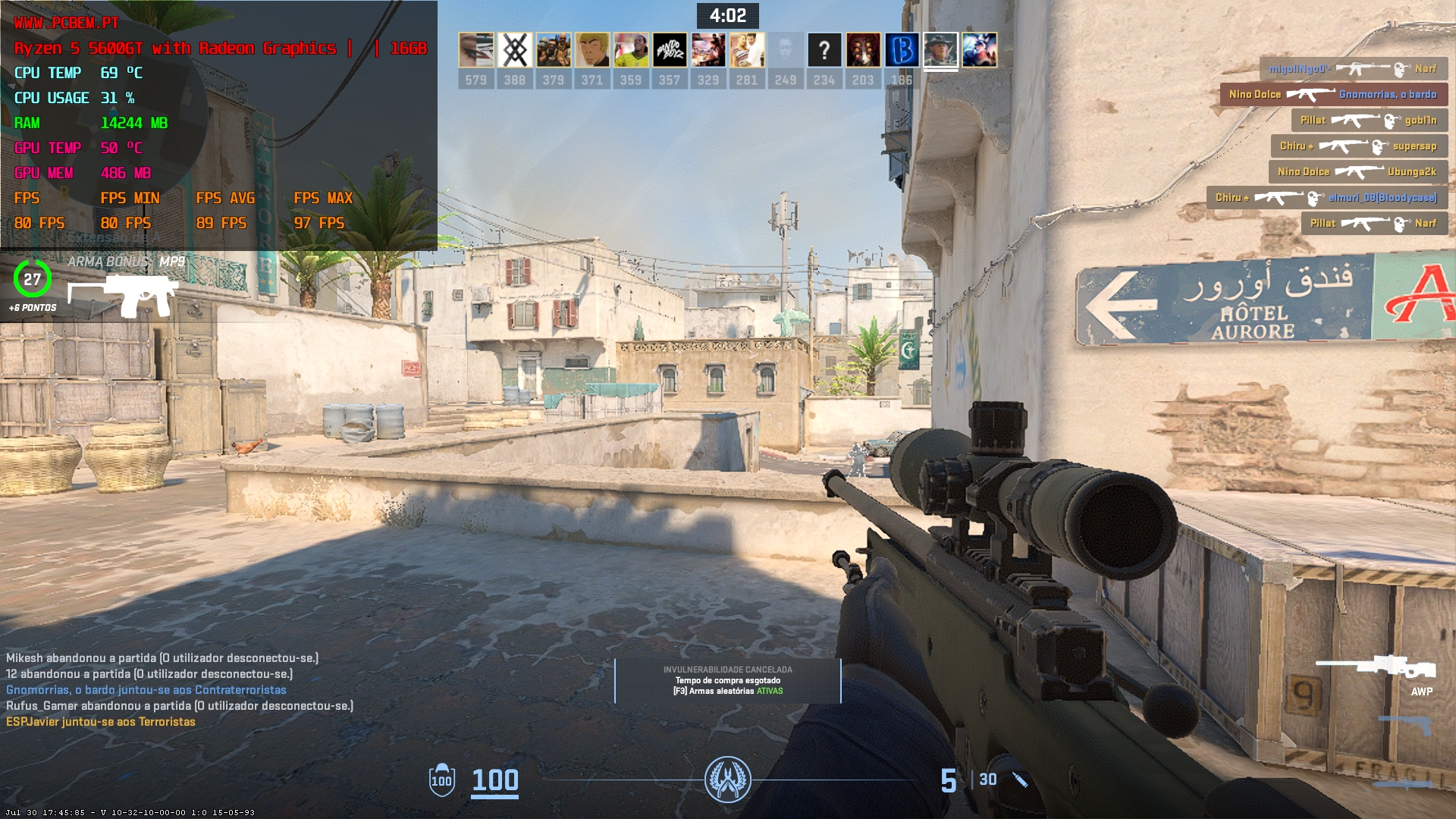Select the Bando Boyz player avatar
1456x819 pixels.
pyautogui.click(x=670, y=51)
